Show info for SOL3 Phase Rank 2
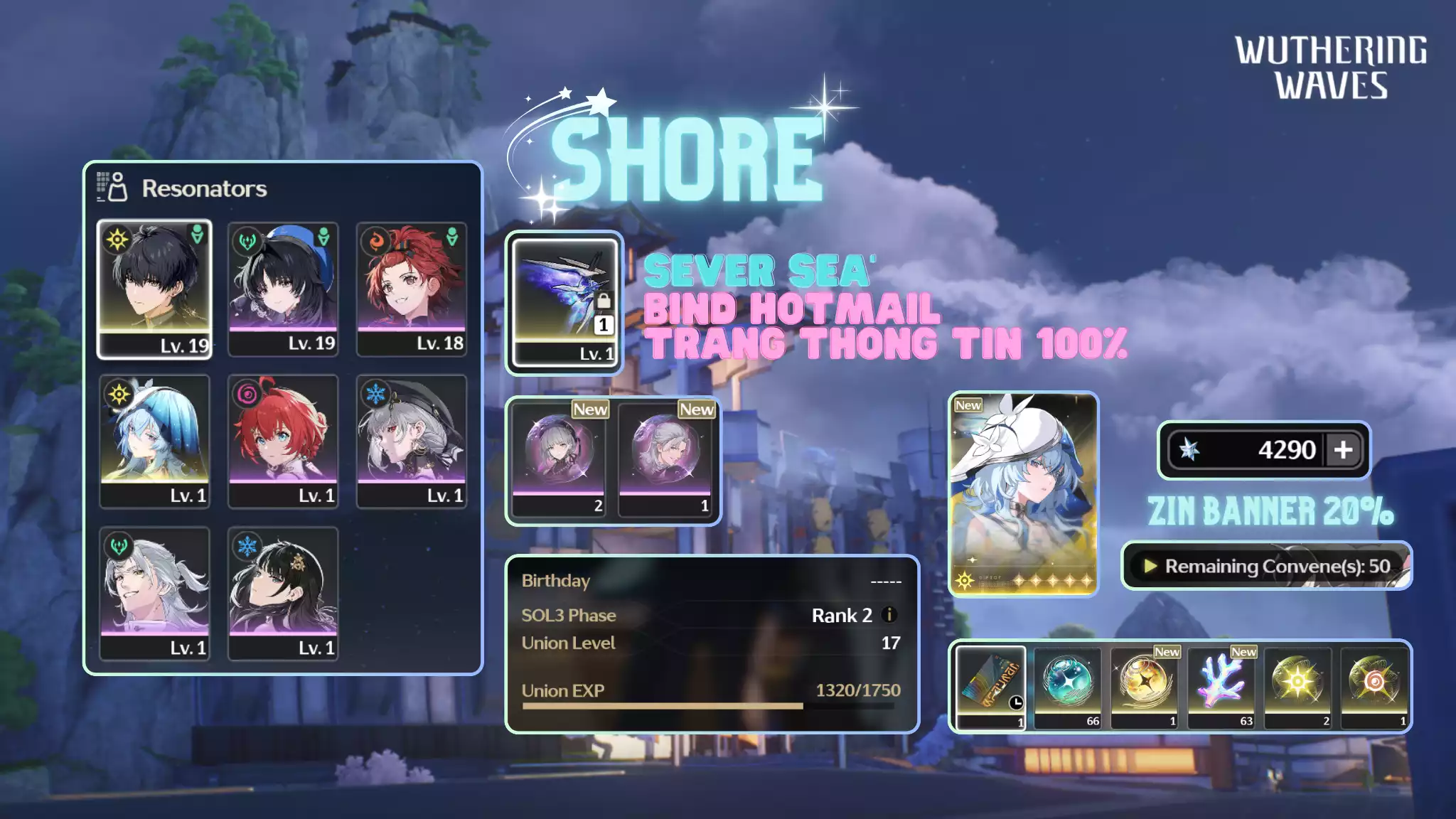 click(889, 615)
